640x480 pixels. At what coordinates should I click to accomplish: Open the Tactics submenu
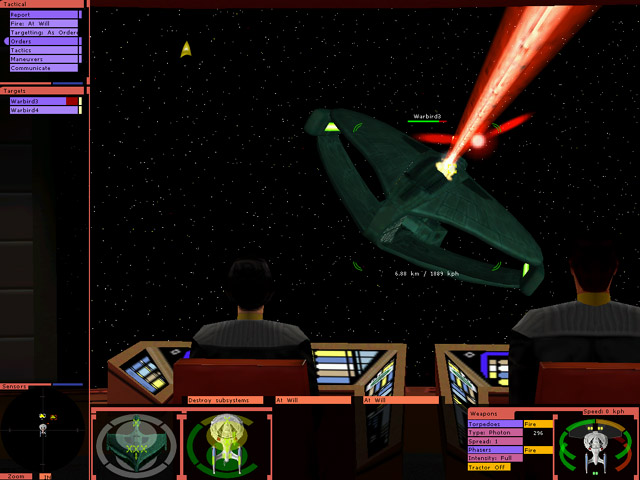tap(42, 50)
